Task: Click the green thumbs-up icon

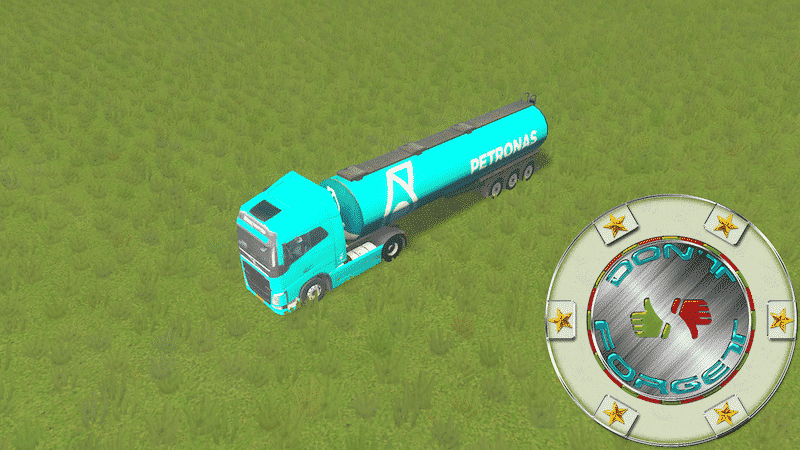Action: [650, 318]
